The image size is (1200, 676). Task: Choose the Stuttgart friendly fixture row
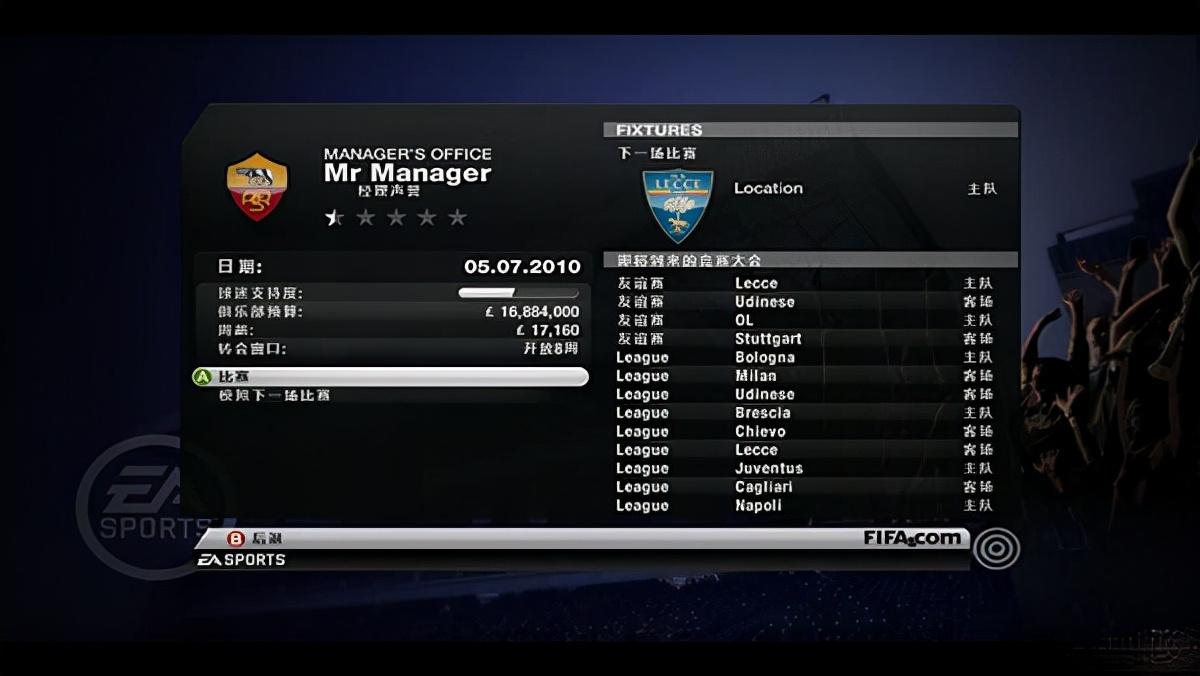[768, 339]
